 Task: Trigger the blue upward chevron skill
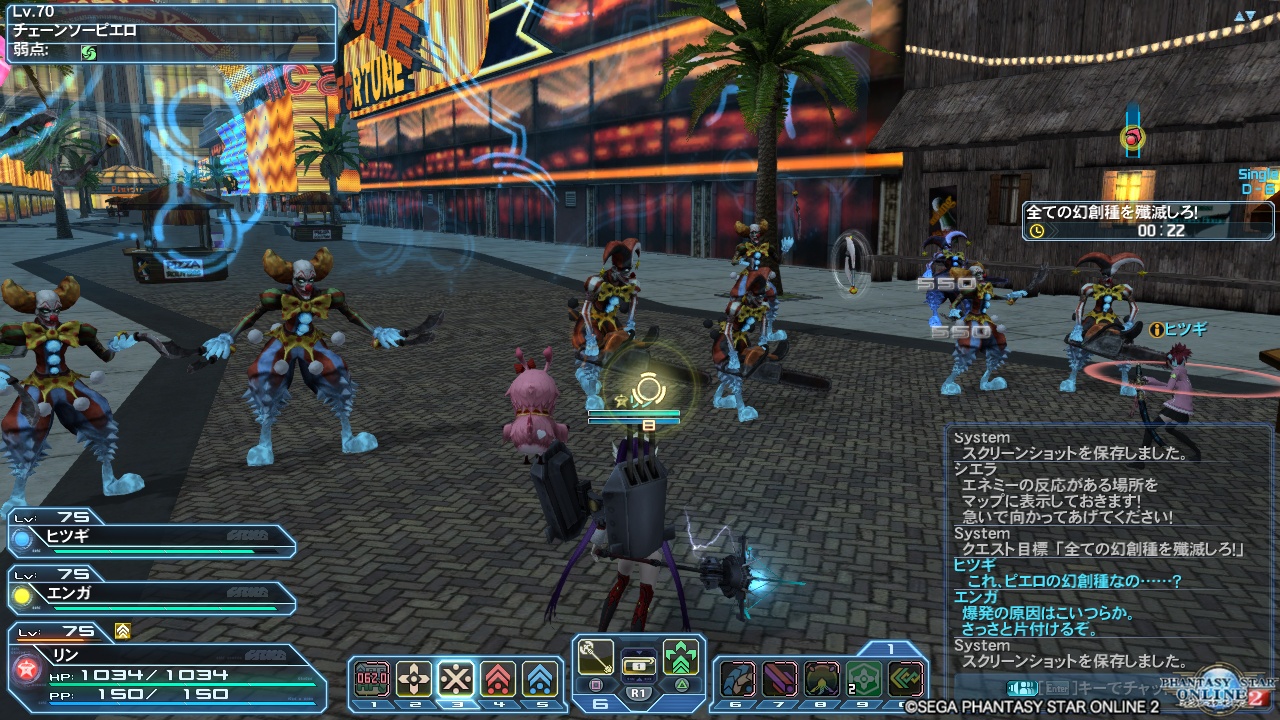point(540,679)
